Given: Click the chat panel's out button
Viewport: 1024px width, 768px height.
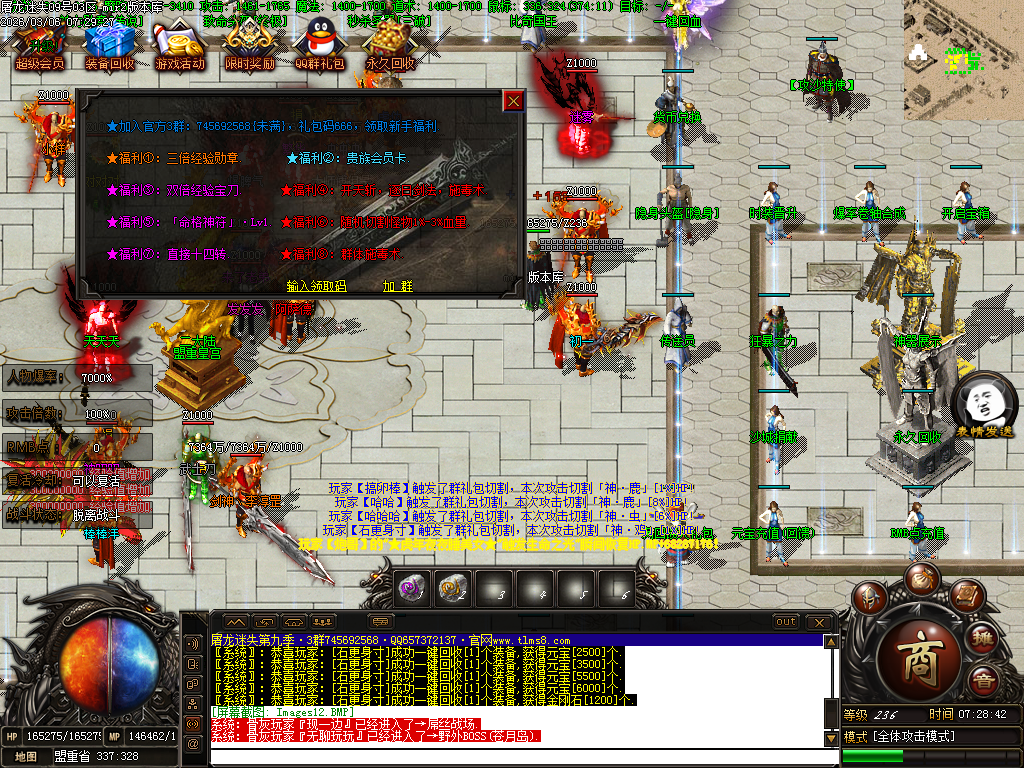Looking at the screenshot, I should tap(786, 622).
